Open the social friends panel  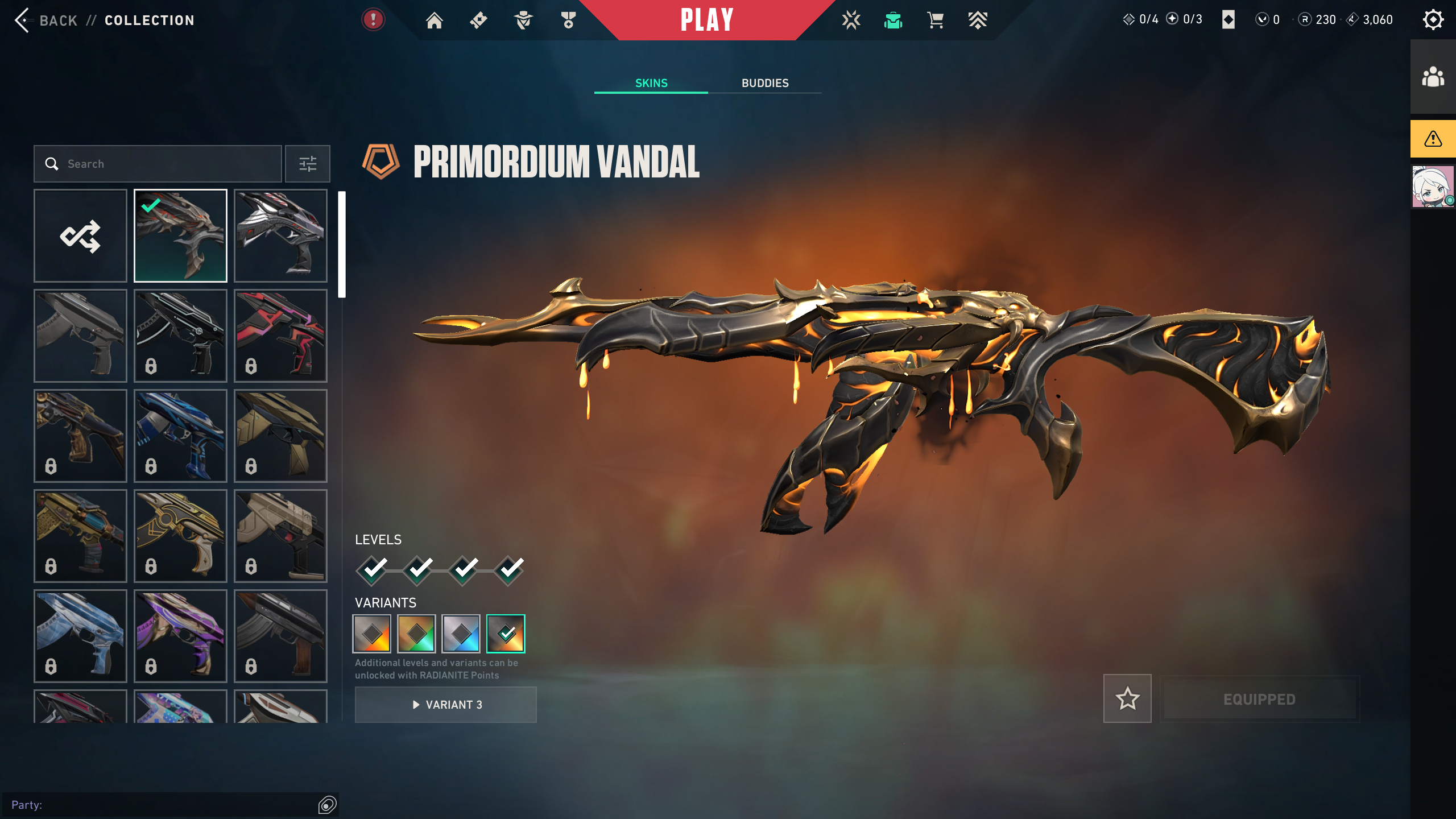click(x=1433, y=77)
